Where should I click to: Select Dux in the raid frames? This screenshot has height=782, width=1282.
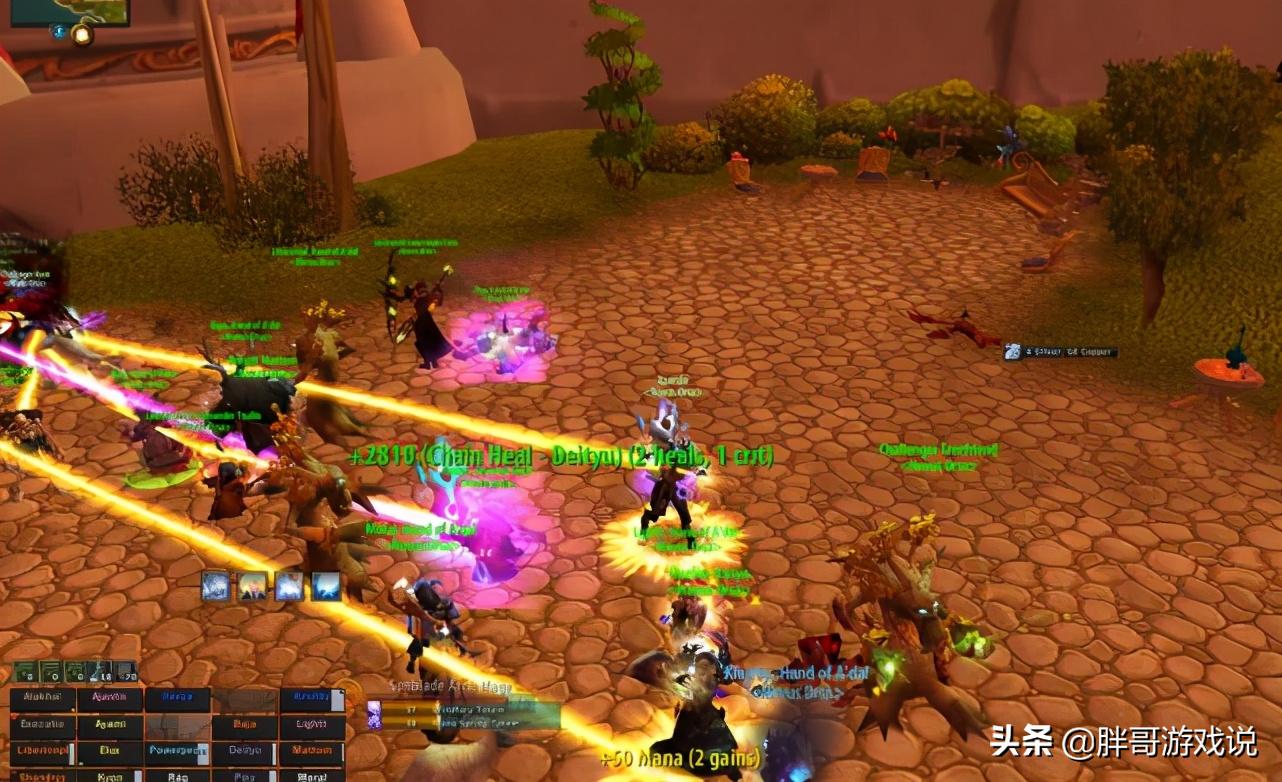coord(108,750)
